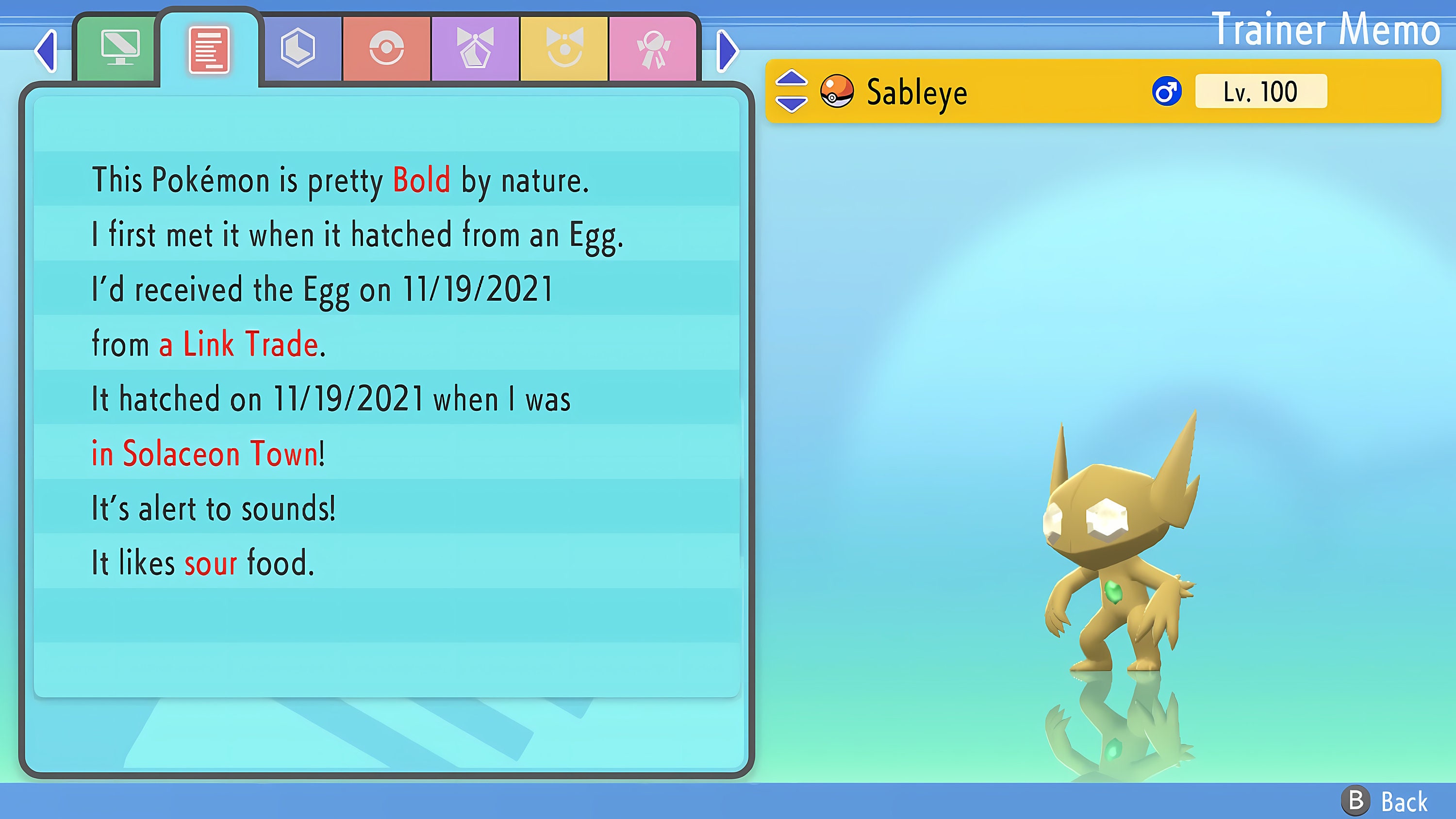Click the Poké Ball beside Sableye's name
Screen dimensions: 1456x819
click(836, 92)
